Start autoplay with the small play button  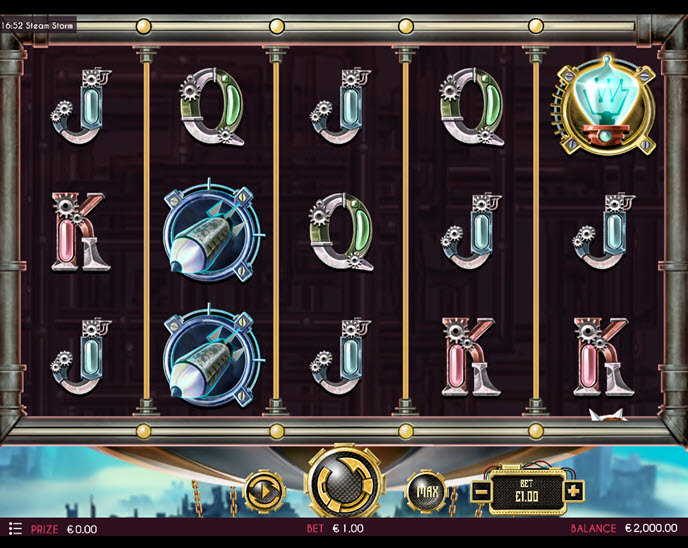coord(264,491)
